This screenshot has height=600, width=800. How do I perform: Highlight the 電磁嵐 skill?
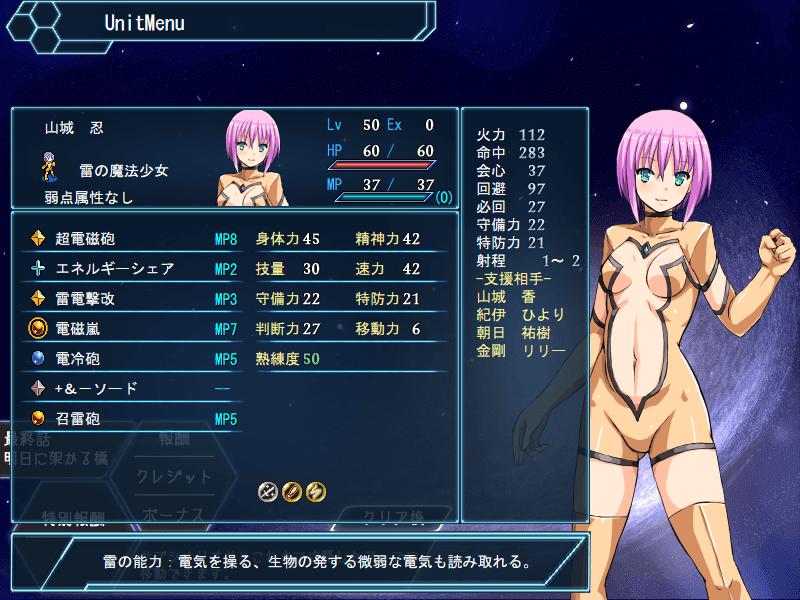click(130, 329)
